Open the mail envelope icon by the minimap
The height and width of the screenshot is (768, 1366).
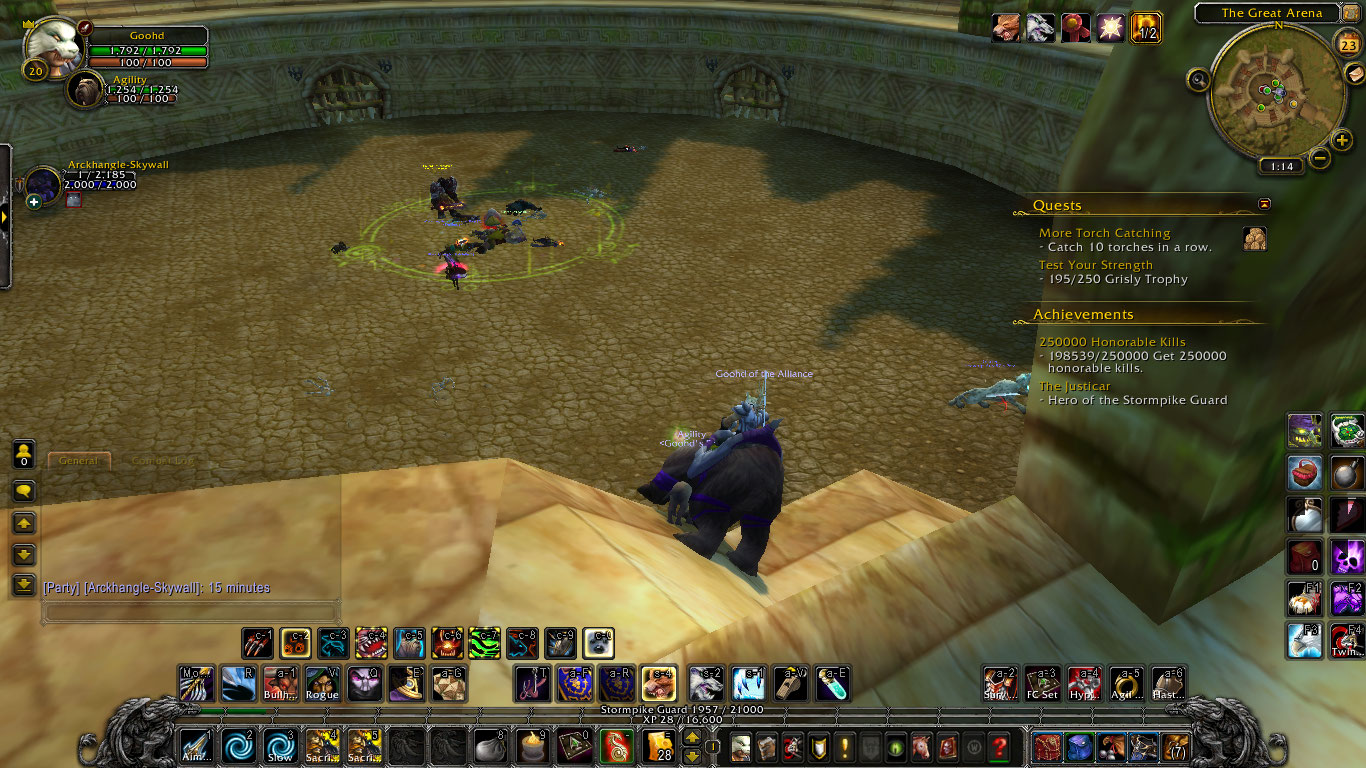coord(1354,76)
